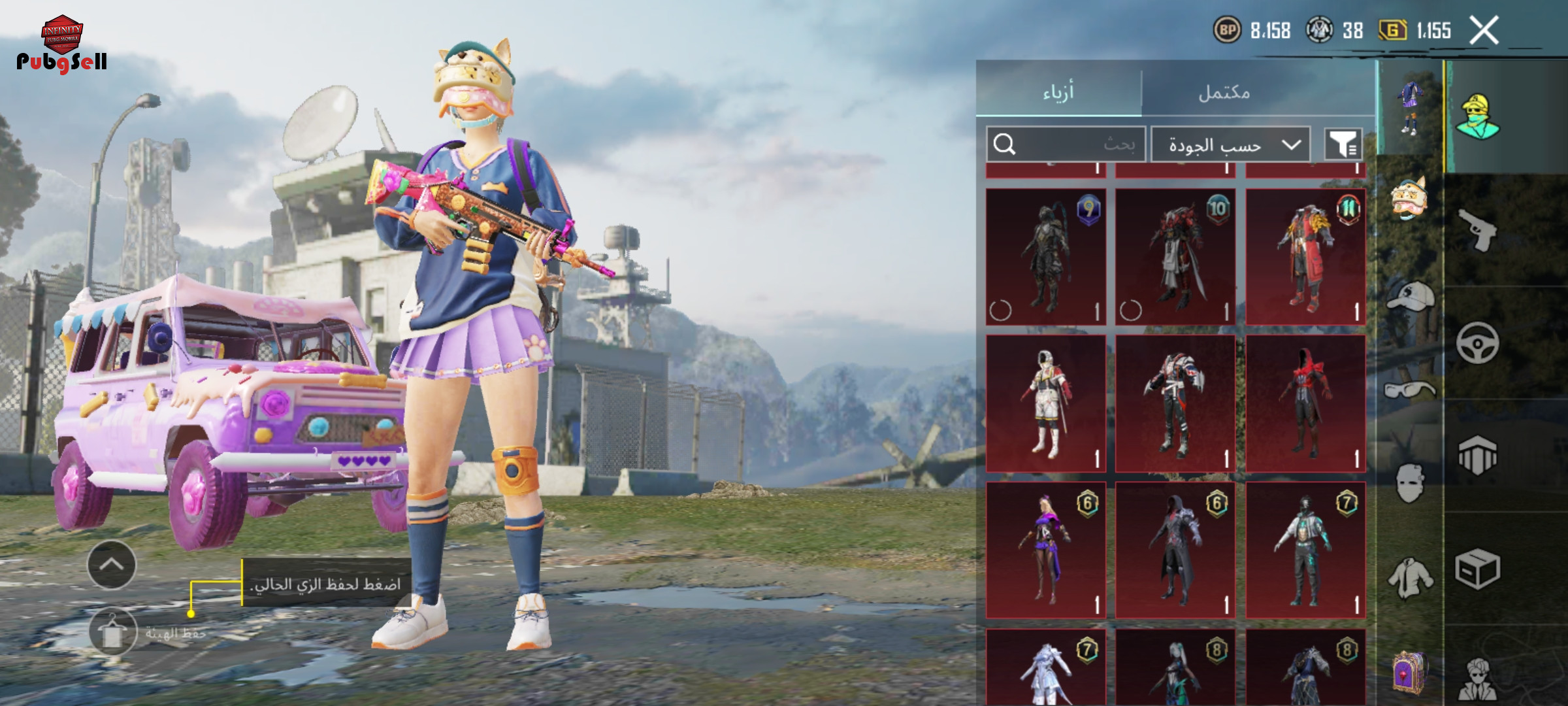Image resolution: width=1568 pixels, height=706 pixels.
Task: Close the inventory screen with the X
Action: pos(1484,31)
